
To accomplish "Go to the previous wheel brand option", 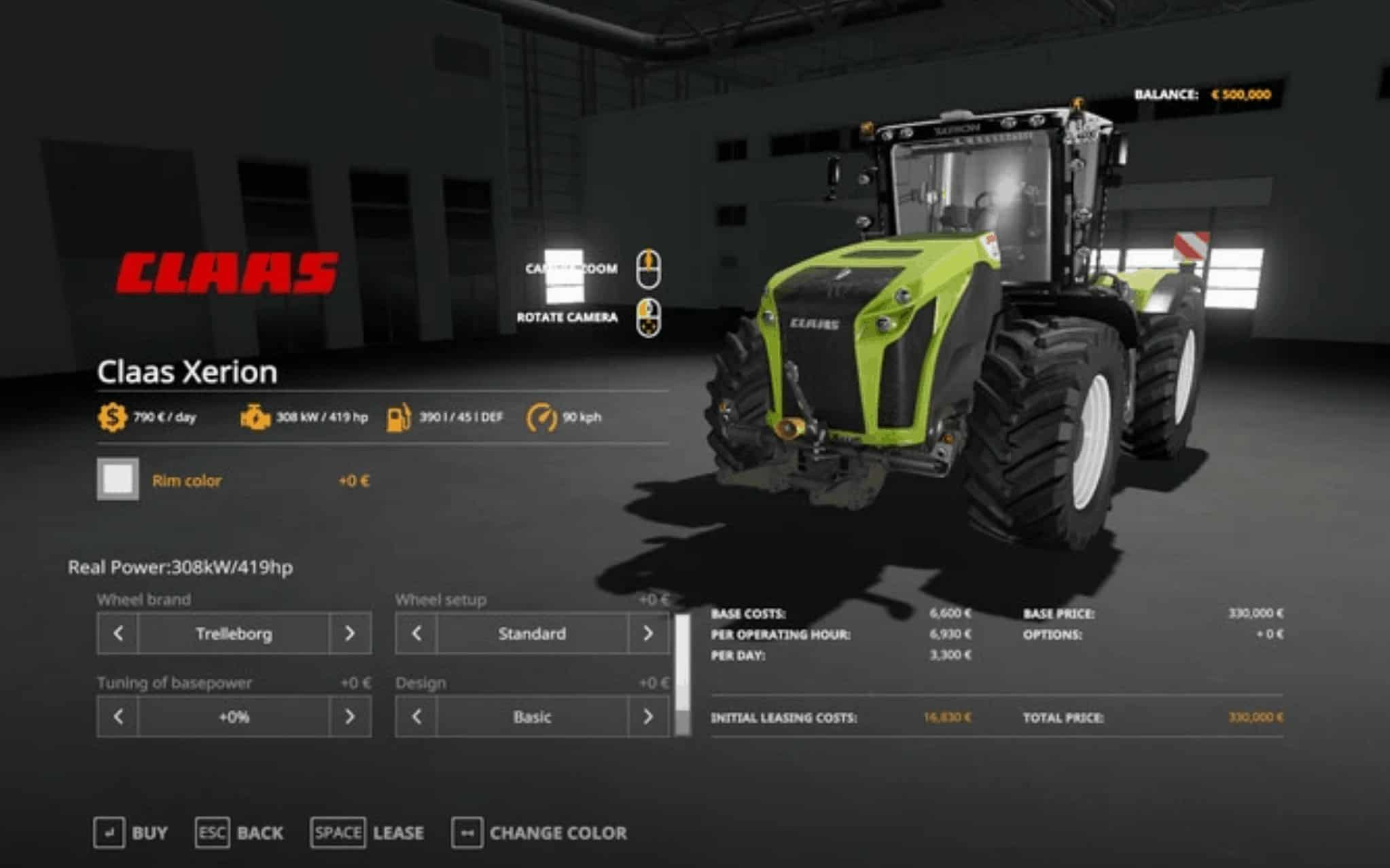I will click(118, 634).
